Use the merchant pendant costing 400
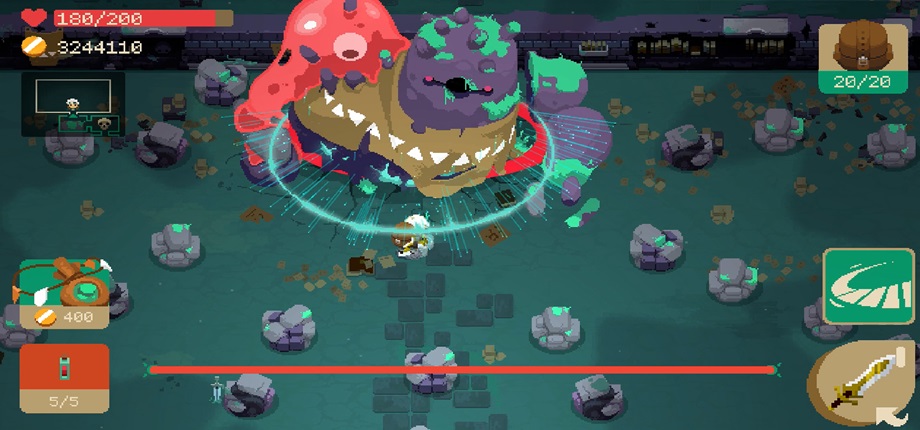The width and height of the screenshot is (920, 430). click(x=65, y=290)
